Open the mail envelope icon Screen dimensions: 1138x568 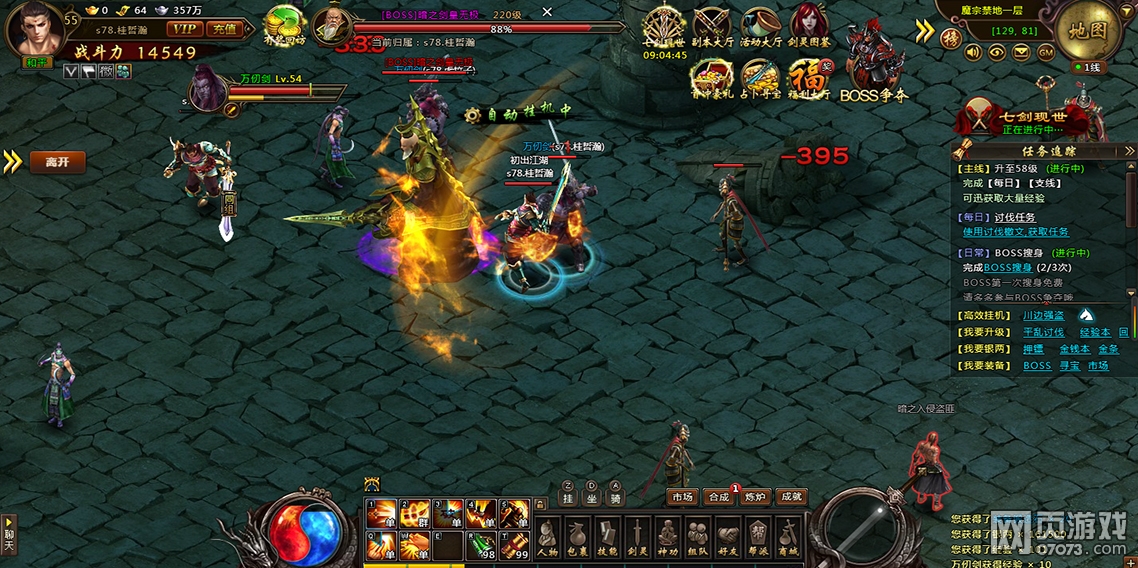(x=1022, y=52)
